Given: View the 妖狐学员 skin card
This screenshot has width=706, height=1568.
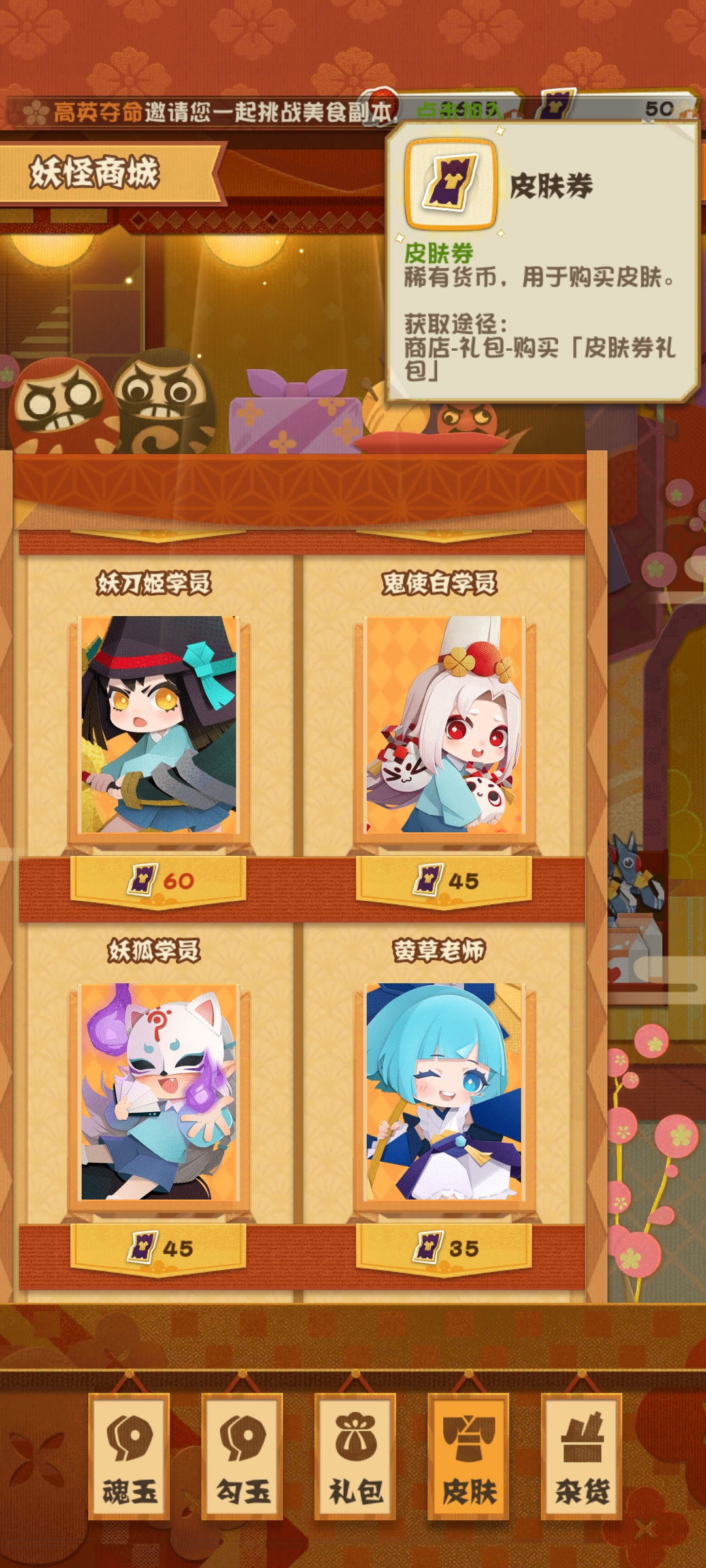Looking at the screenshot, I should pos(158,1092).
